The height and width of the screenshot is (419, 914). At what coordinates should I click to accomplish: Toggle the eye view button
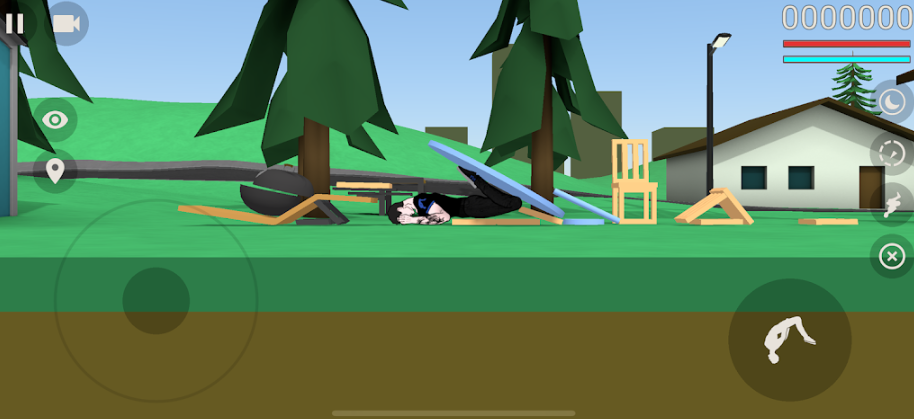56,120
